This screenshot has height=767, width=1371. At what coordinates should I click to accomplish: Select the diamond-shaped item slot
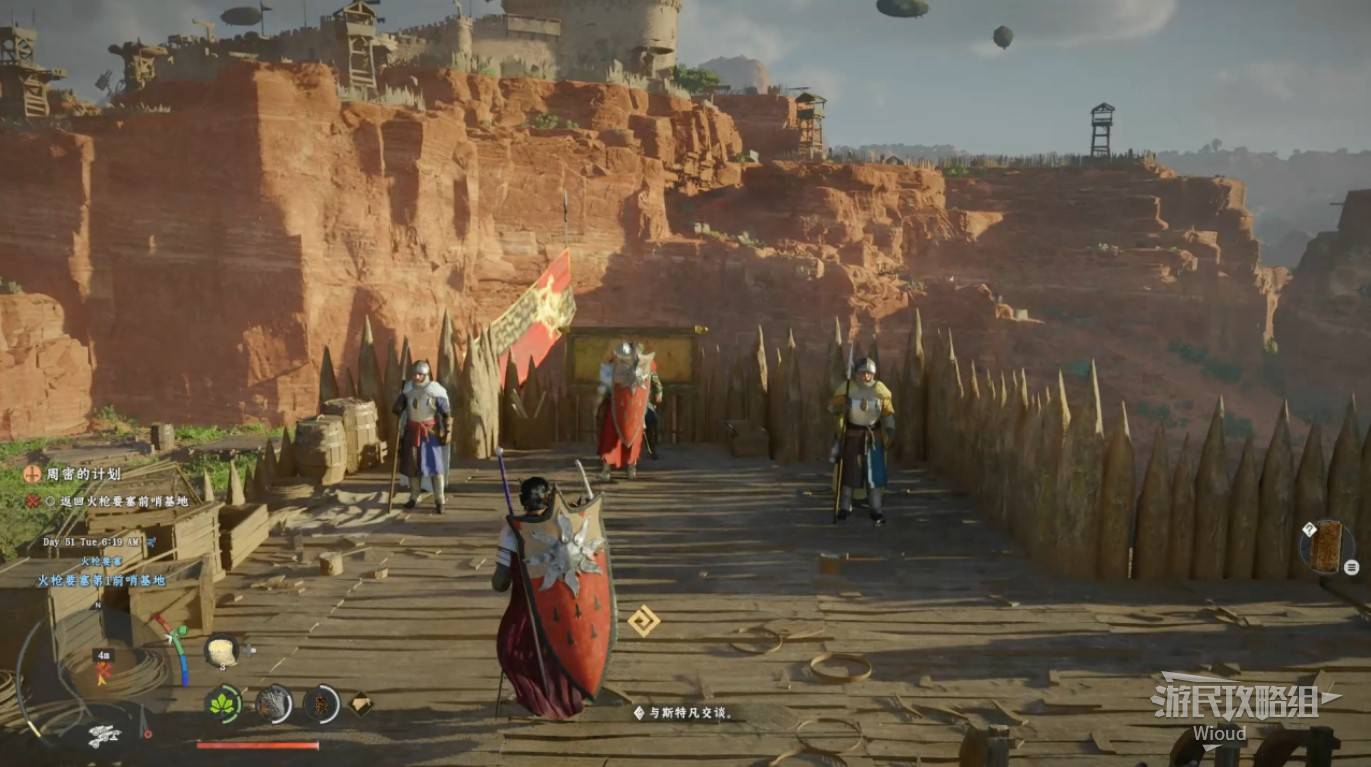pos(360,704)
